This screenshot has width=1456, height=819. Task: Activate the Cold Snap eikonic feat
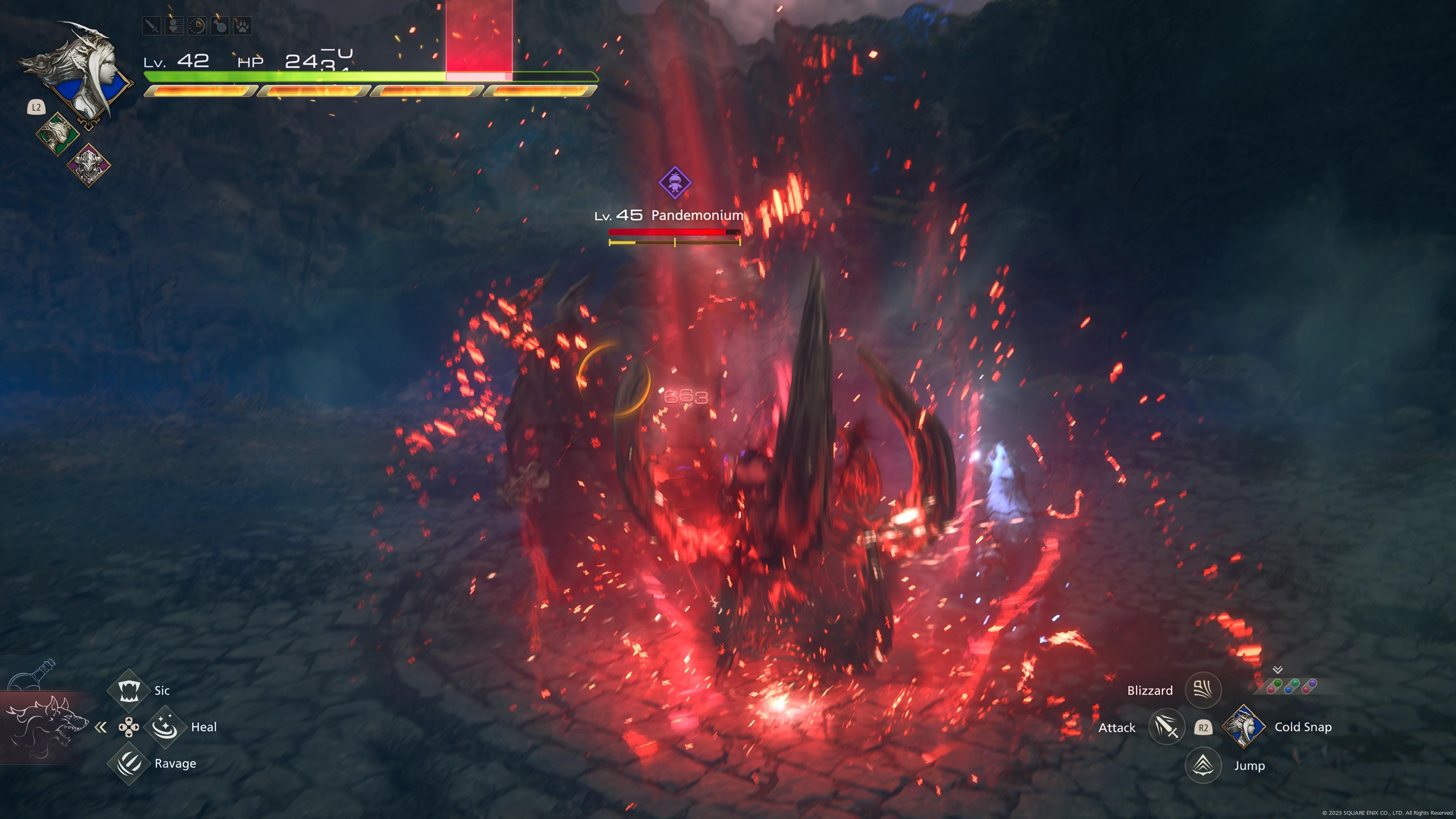coord(1244,728)
